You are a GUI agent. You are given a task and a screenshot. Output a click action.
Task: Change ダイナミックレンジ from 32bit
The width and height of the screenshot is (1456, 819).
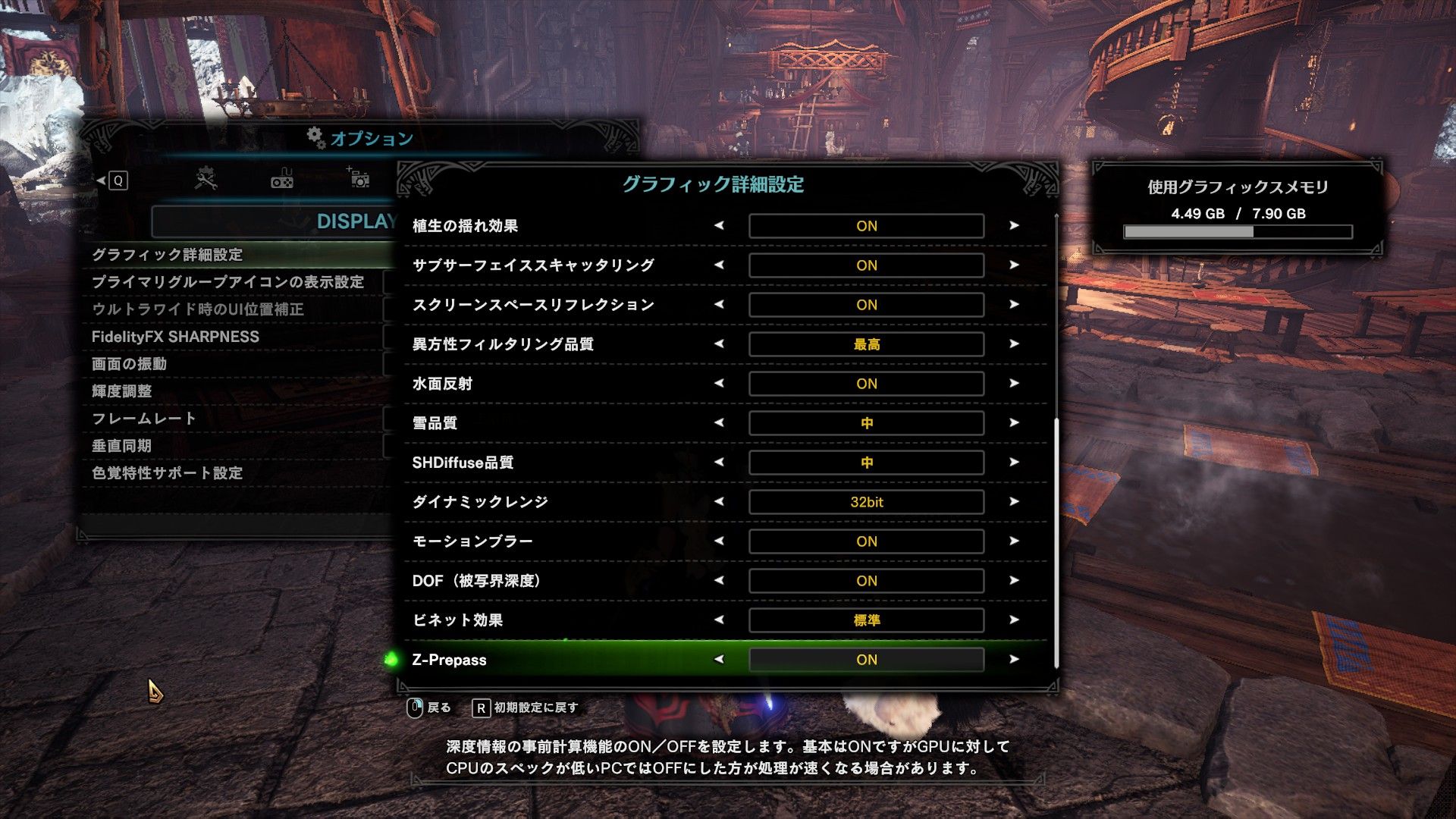point(1014,501)
